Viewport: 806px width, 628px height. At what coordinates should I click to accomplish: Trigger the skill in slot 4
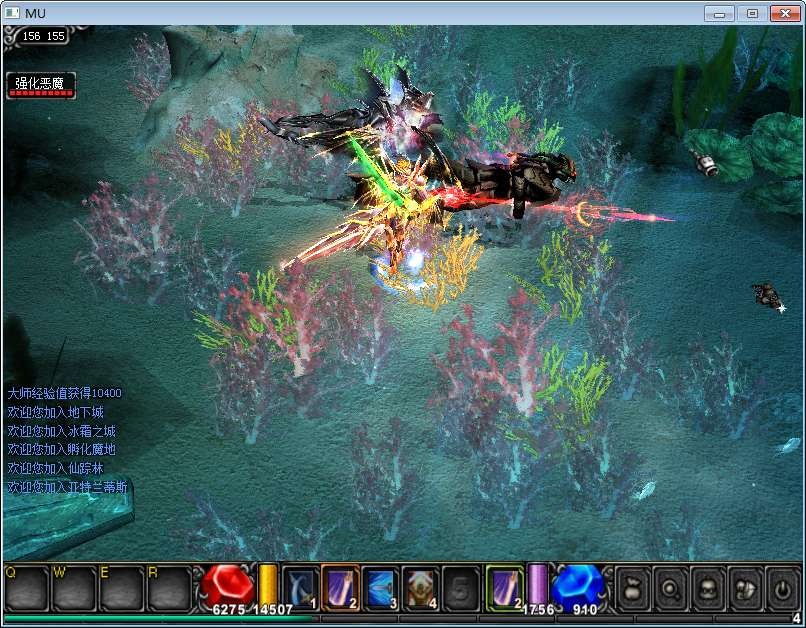420,587
